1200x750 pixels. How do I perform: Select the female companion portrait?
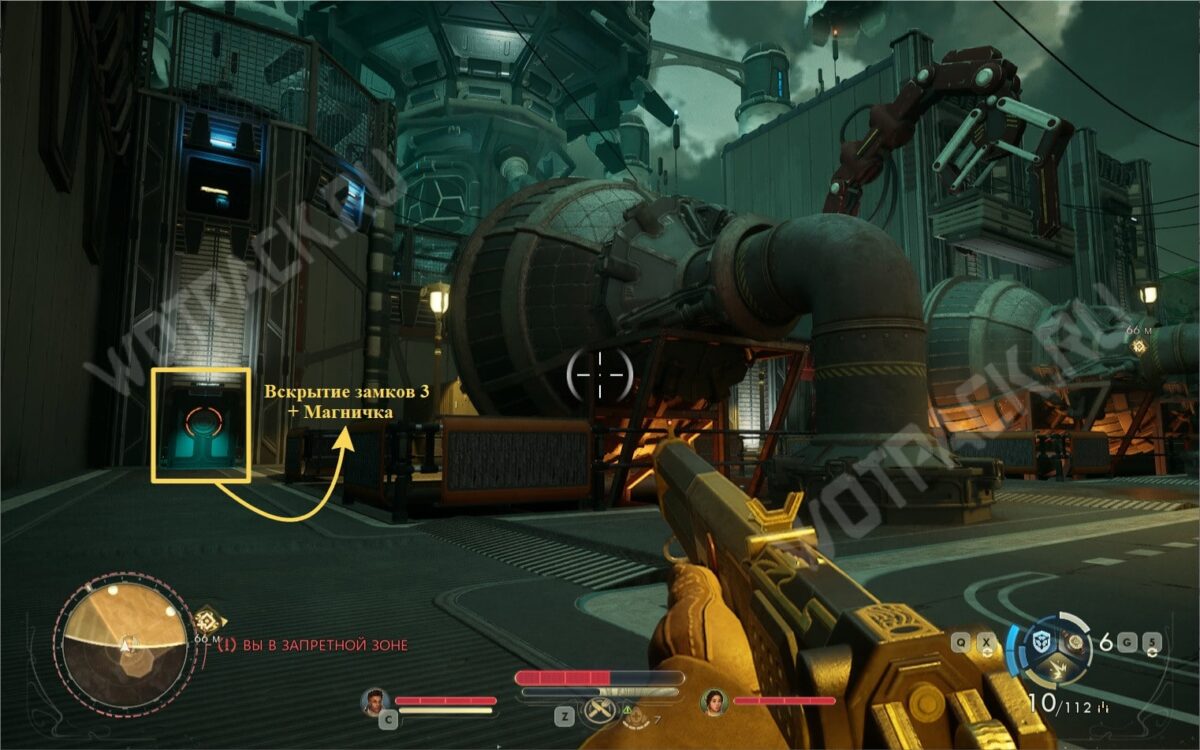coord(714,701)
